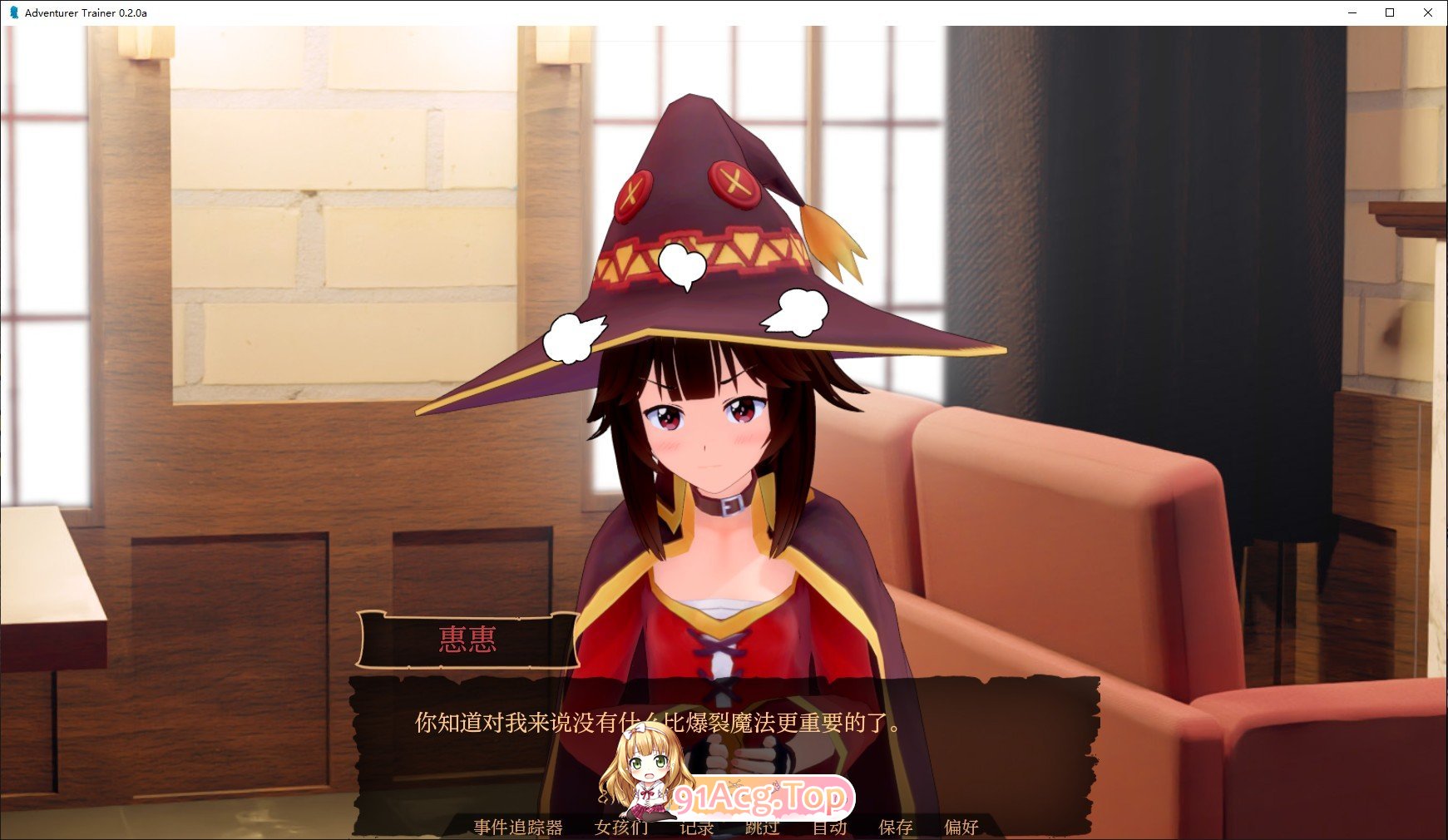
Task: Toggle 自动 auto-play mode
Action: pyautogui.click(x=828, y=828)
